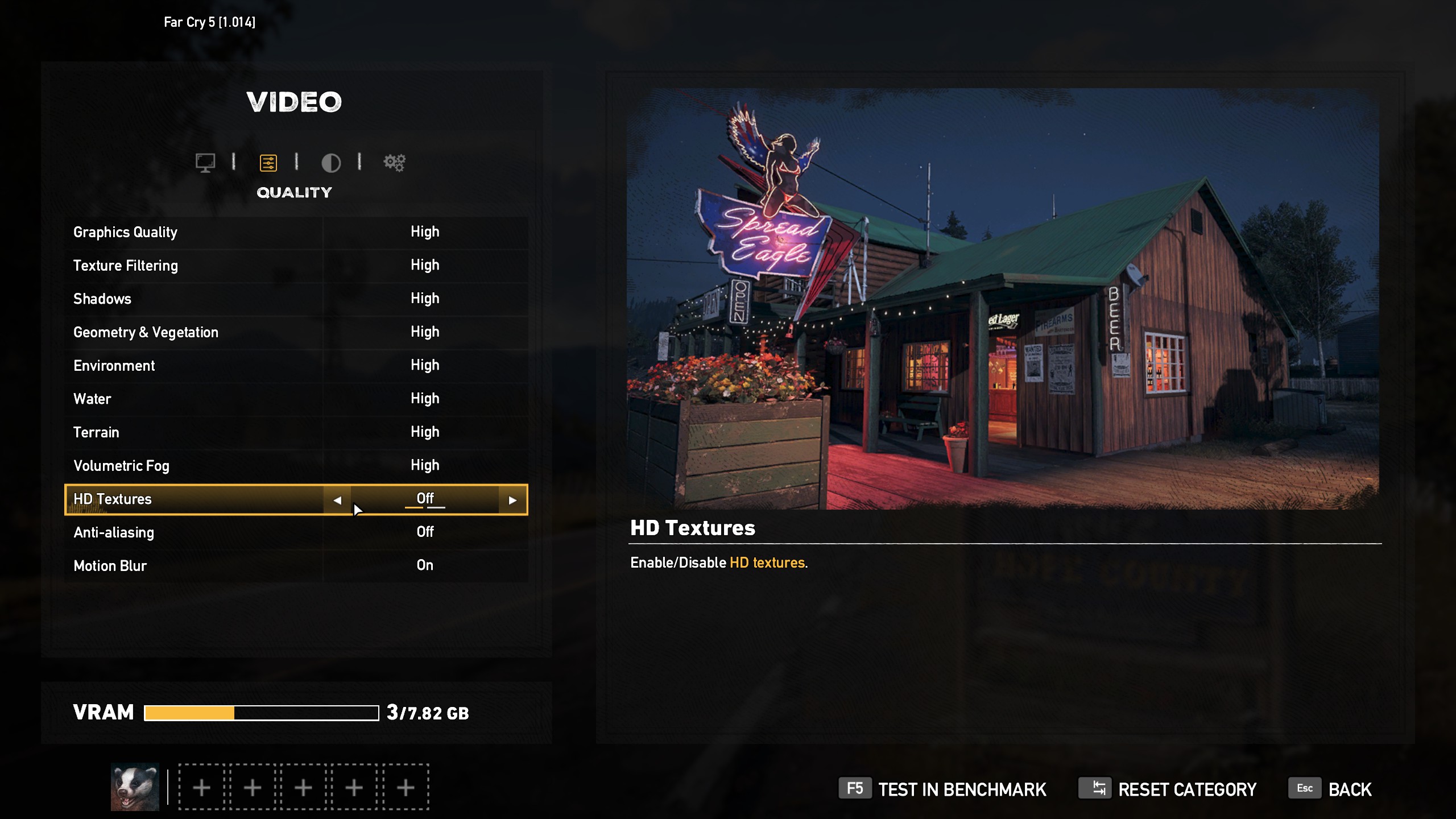This screenshot has height=819, width=1456.
Task: Select the Graphics Quality row
Action: (x=296, y=232)
